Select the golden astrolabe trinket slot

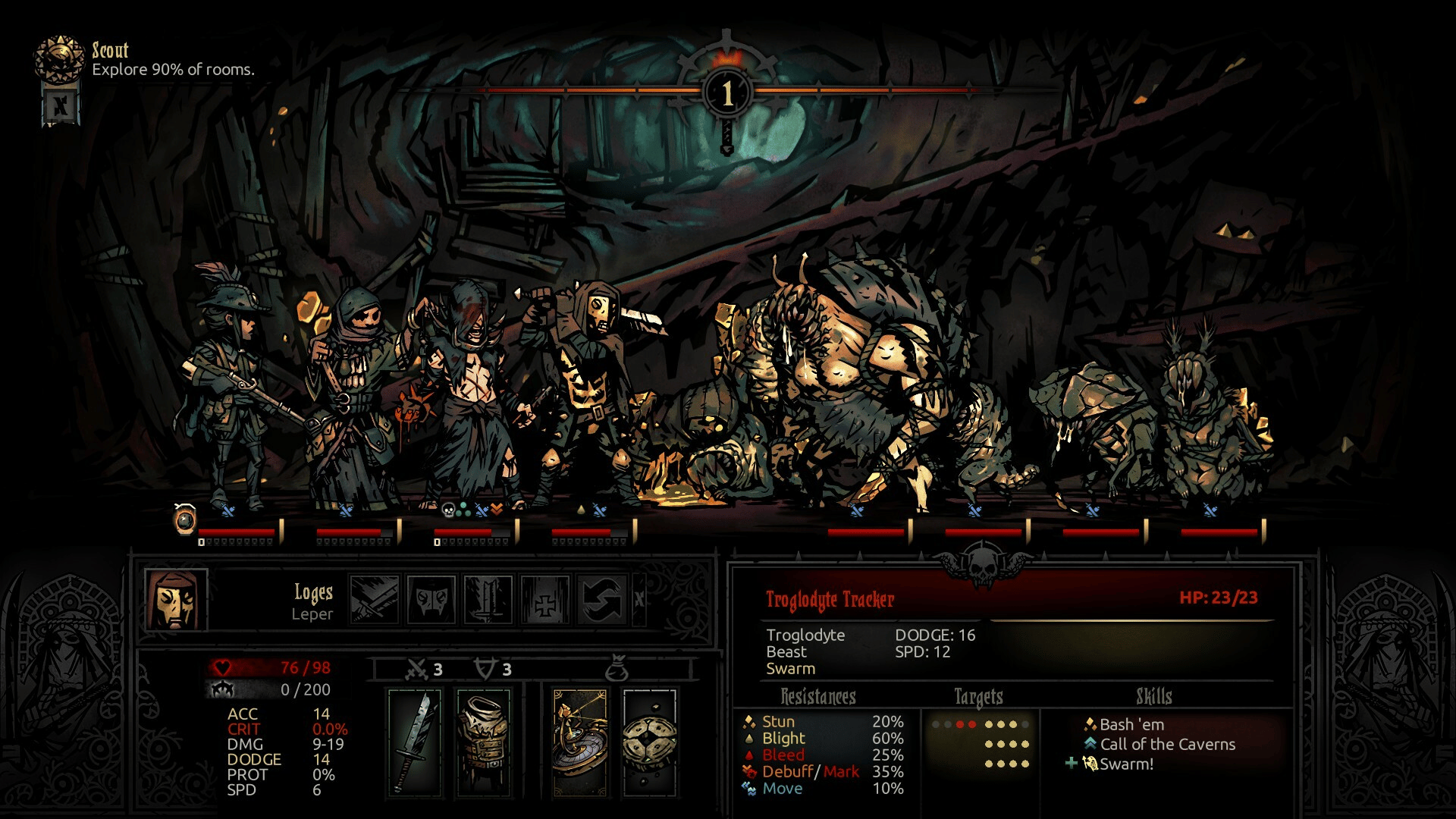579,742
